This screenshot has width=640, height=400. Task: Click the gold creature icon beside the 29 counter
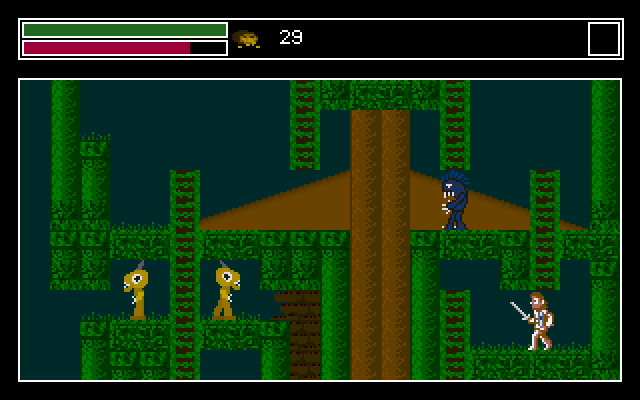tap(247, 39)
